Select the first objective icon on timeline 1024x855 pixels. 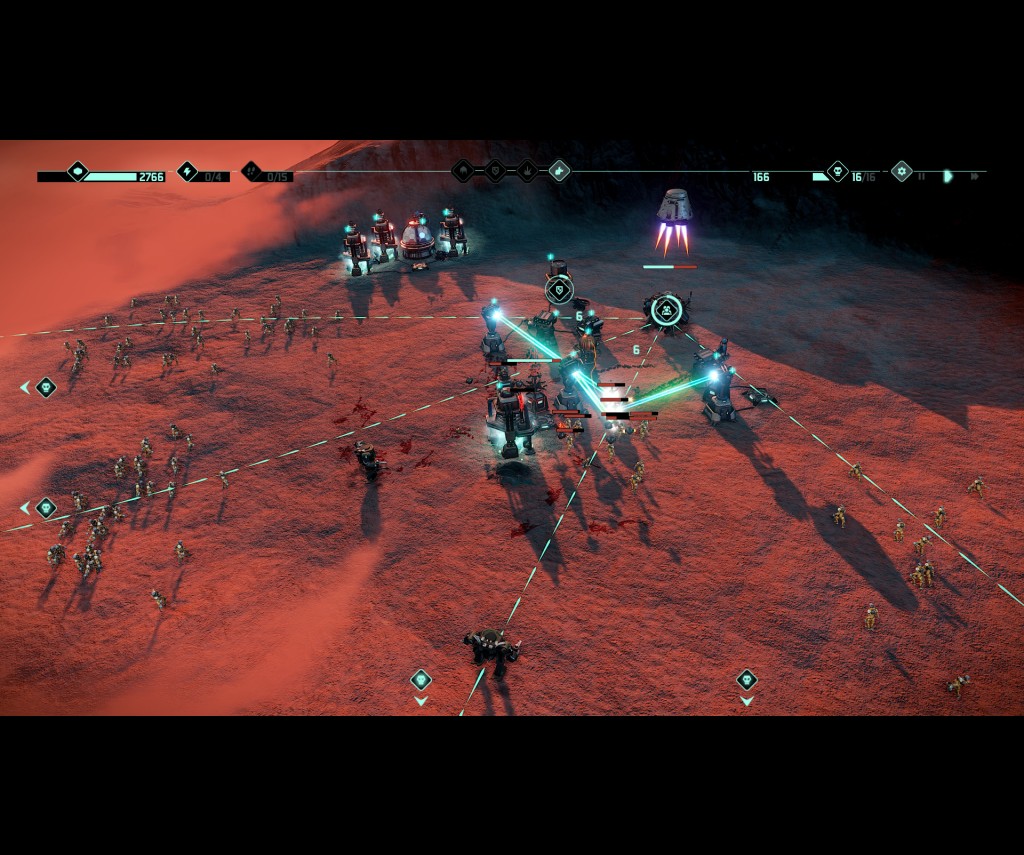click(463, 172)
